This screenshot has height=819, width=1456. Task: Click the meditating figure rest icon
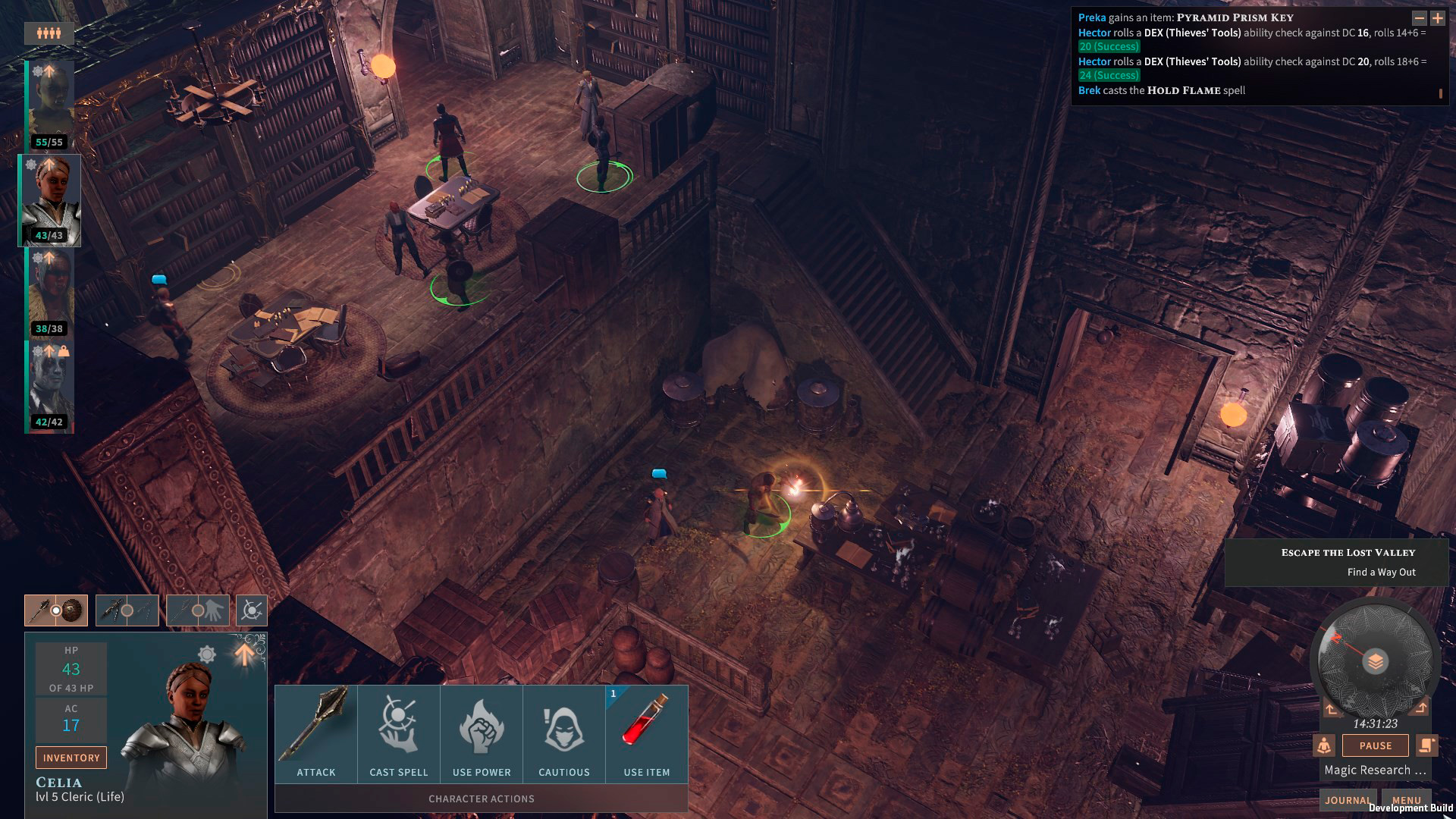1324,745
